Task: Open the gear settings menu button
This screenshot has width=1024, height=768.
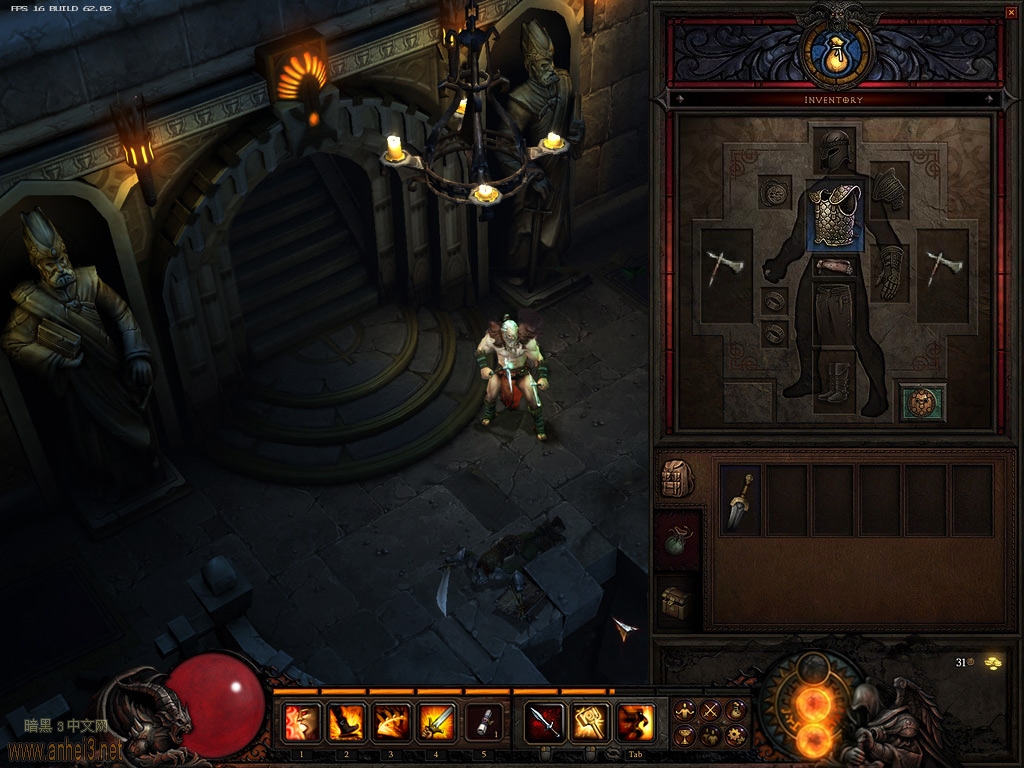Action: point(736,736)
